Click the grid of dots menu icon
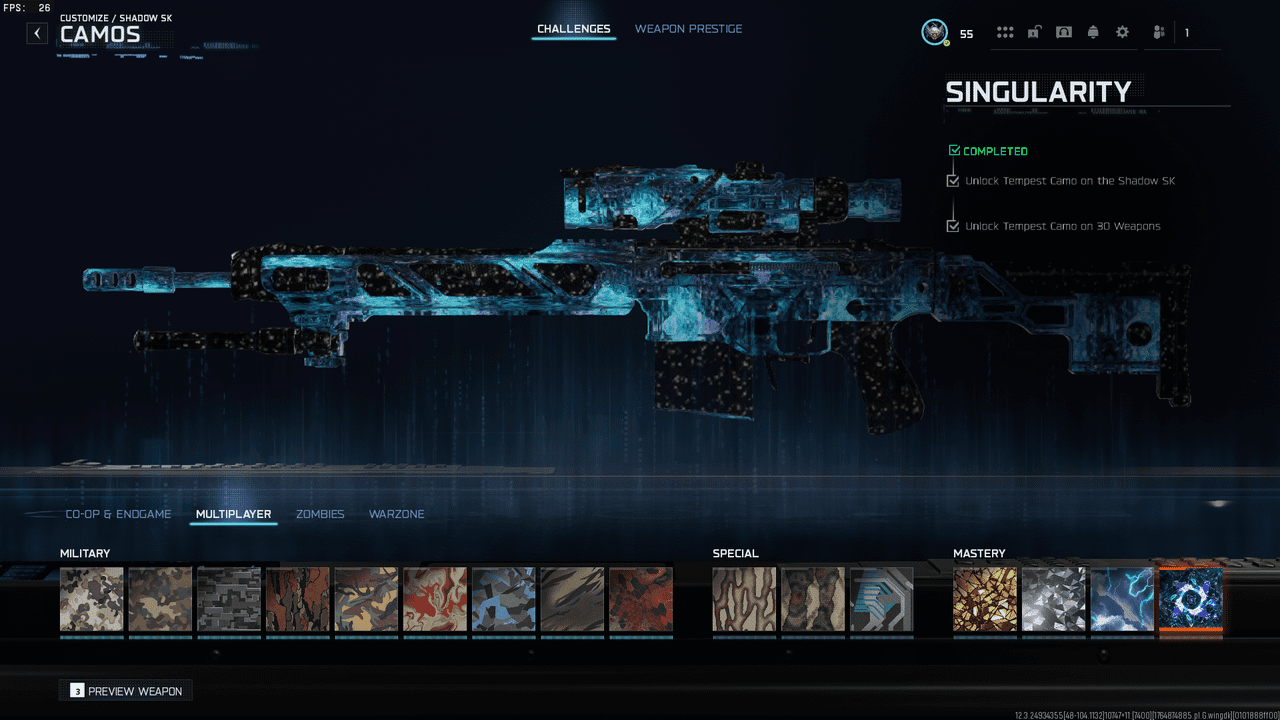The image size is (1280, 720). 1005,32
